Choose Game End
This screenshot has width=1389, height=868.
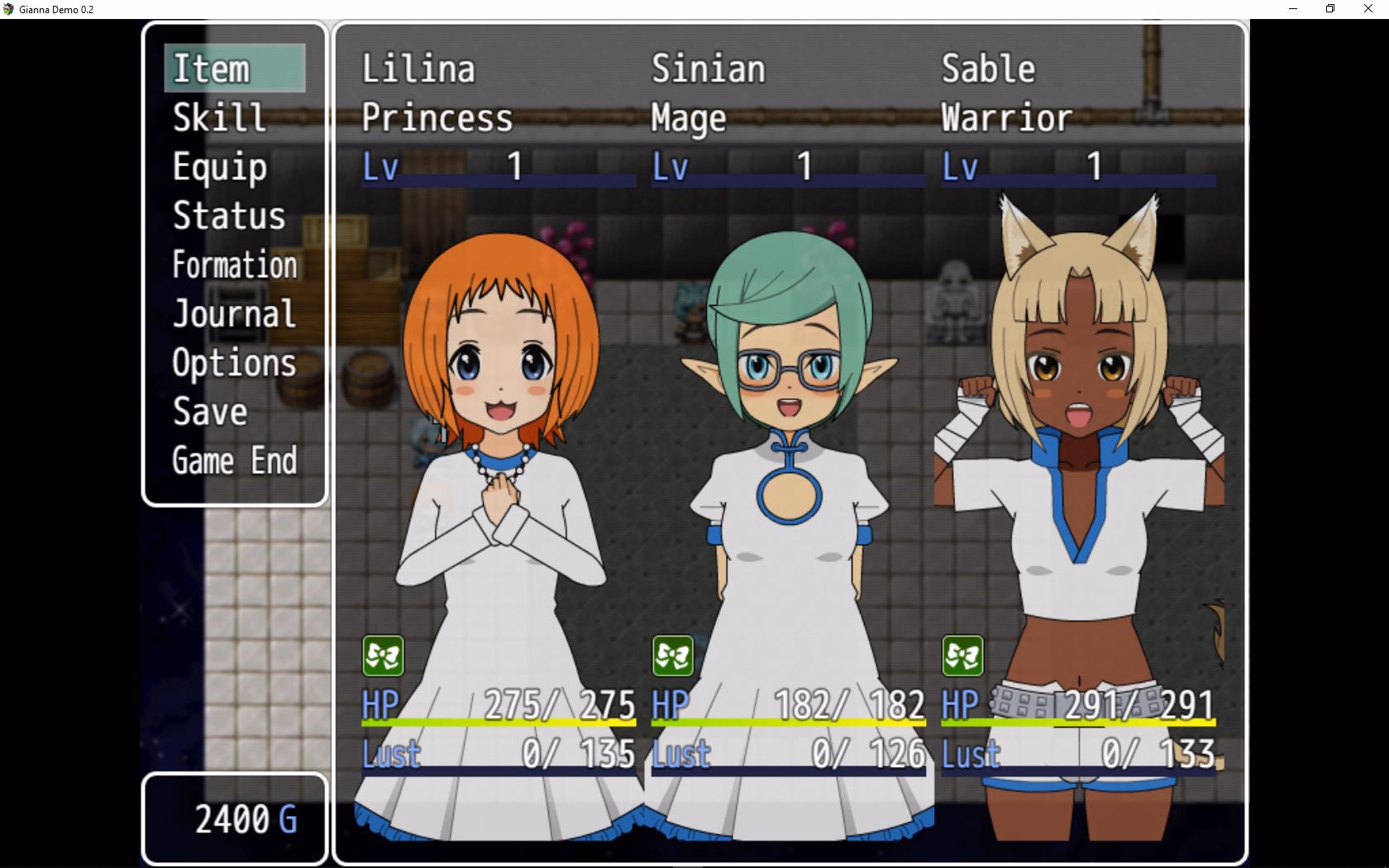click(x=235, y=460)
